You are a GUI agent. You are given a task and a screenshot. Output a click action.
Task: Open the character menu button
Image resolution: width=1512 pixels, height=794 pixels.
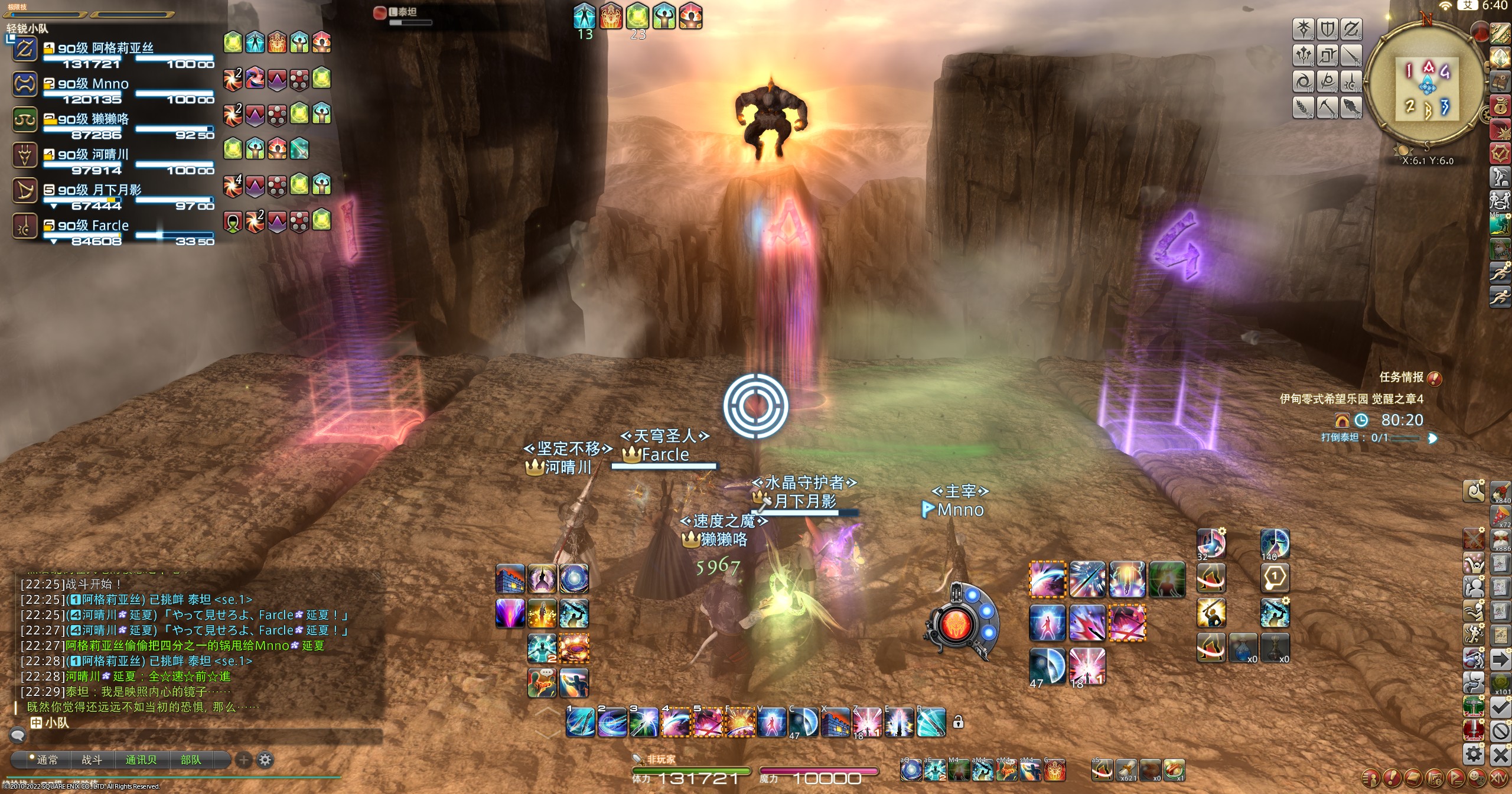pyautogui.click(x=1371, y=777)
